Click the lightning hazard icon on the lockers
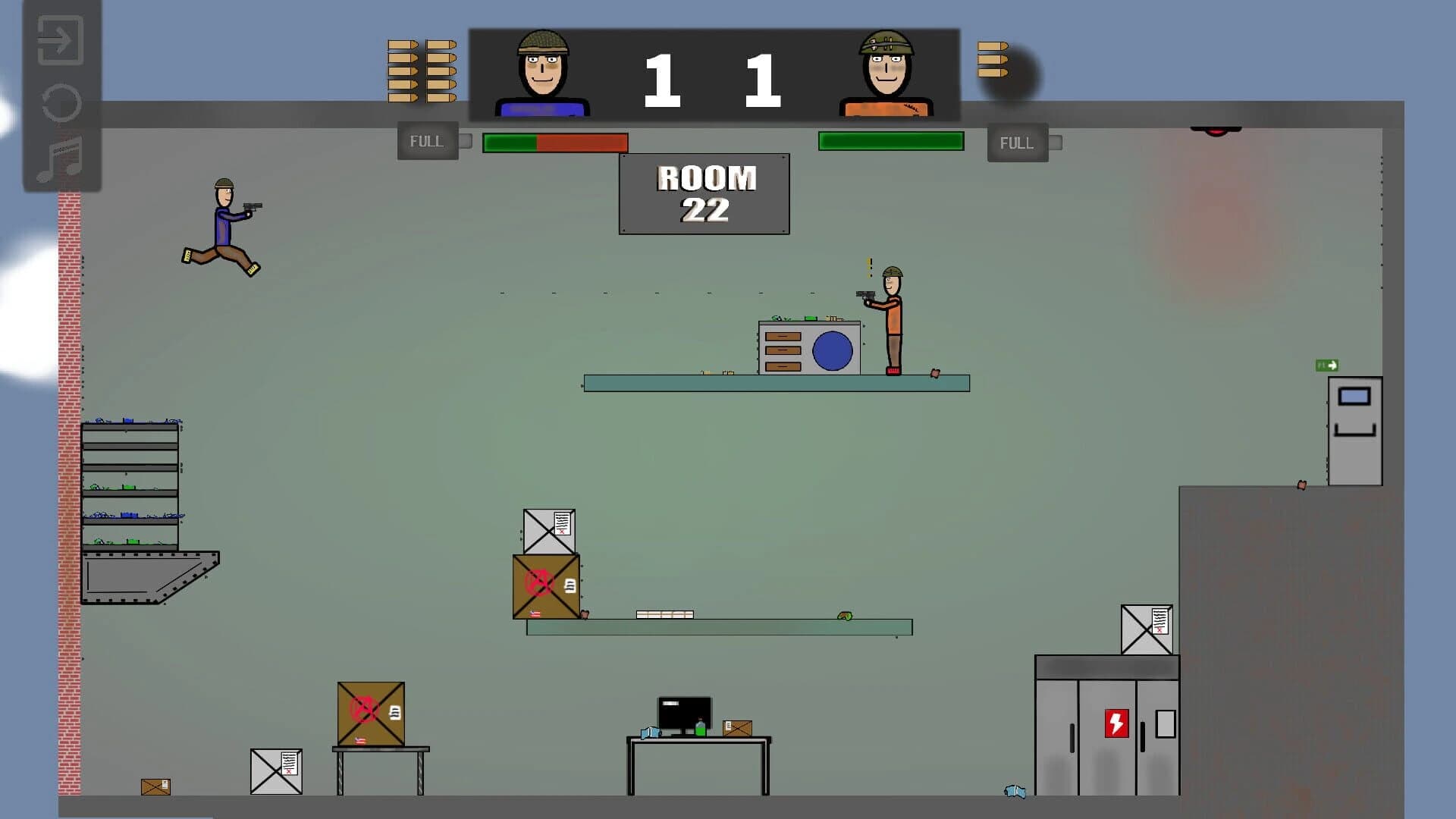This screenshot has width=1456, height=819. 1116,723
